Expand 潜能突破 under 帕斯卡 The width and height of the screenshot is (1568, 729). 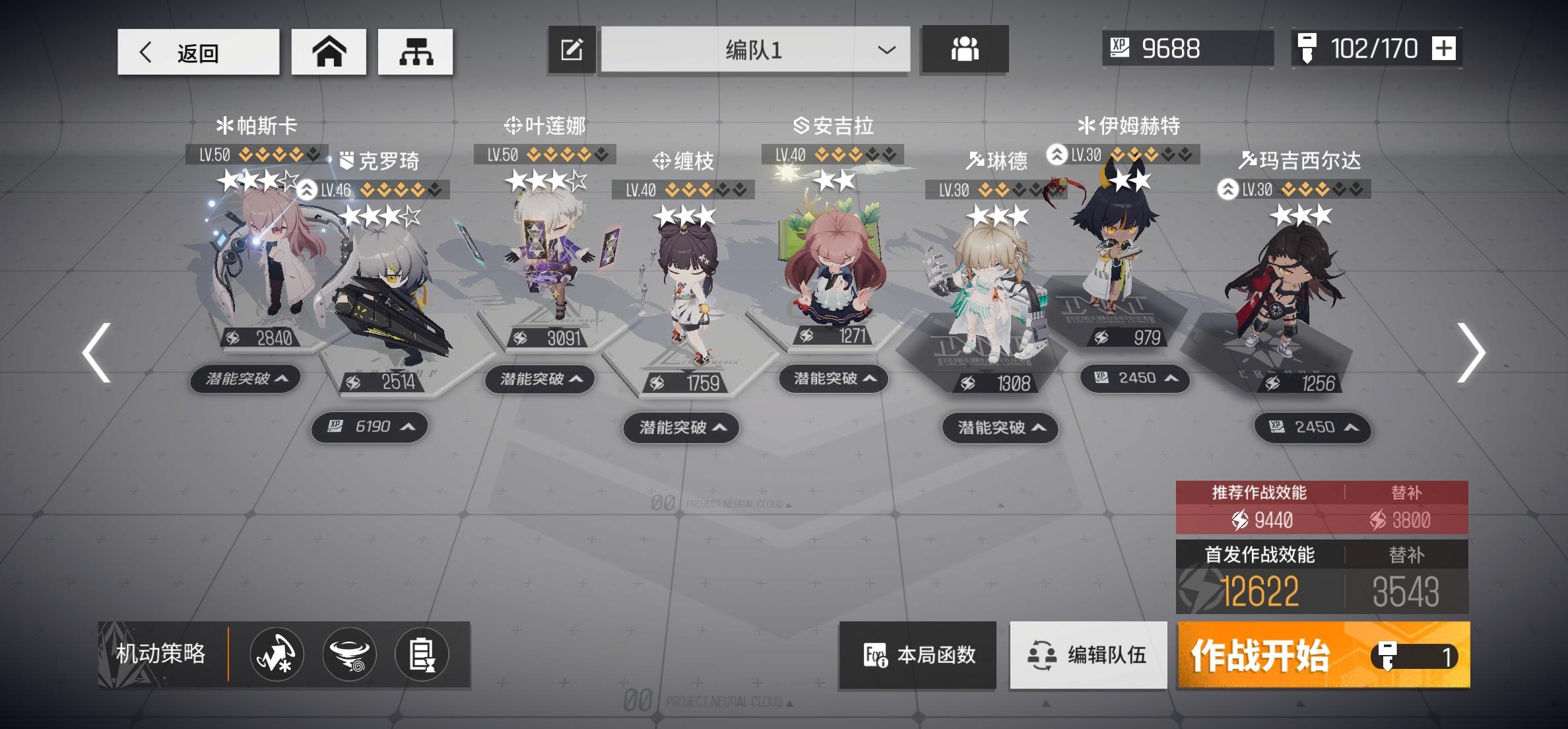pos(245,378)
